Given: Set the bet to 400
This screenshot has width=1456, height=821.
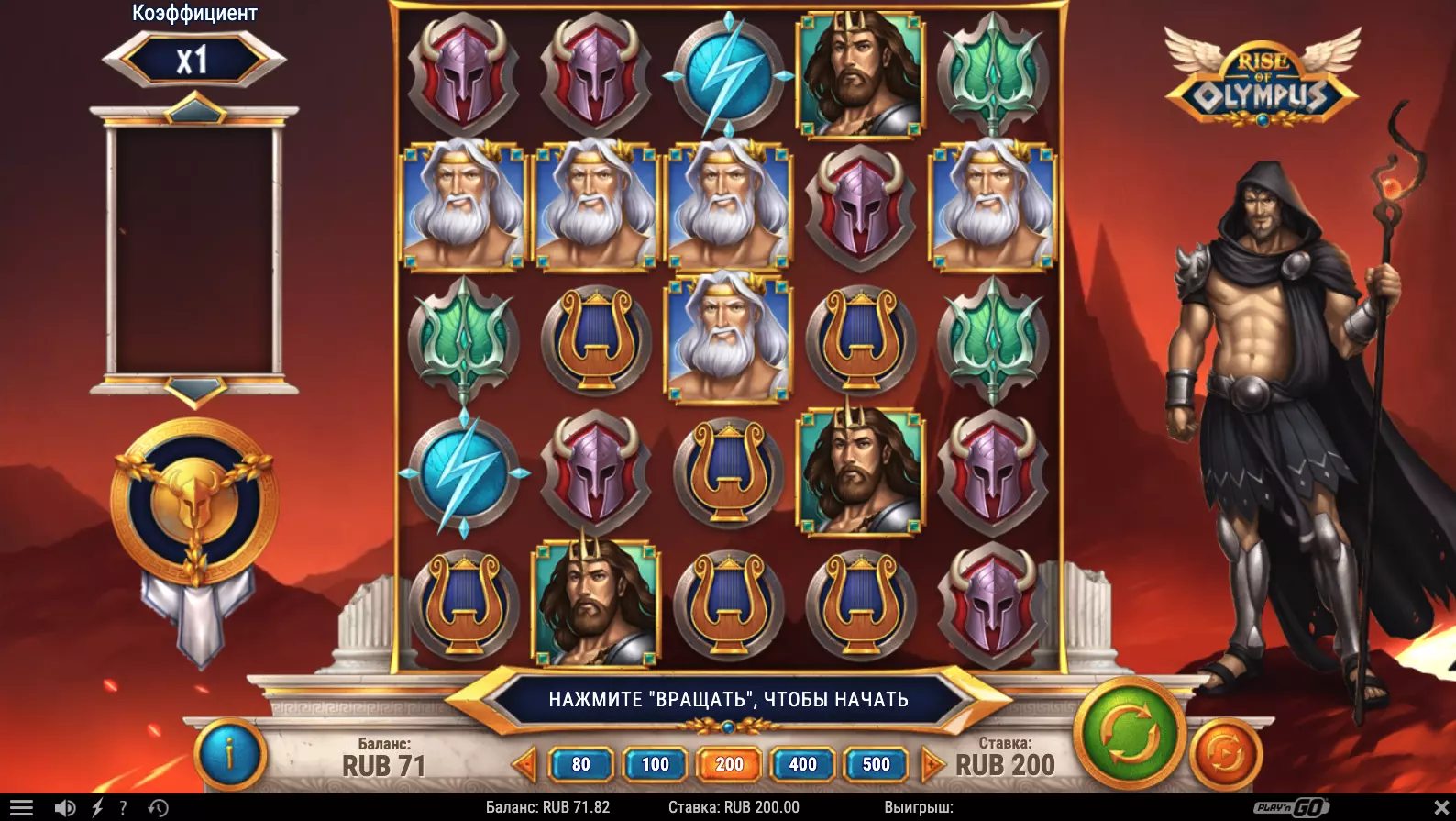Looking at the screenshot, I should (802, 764).
